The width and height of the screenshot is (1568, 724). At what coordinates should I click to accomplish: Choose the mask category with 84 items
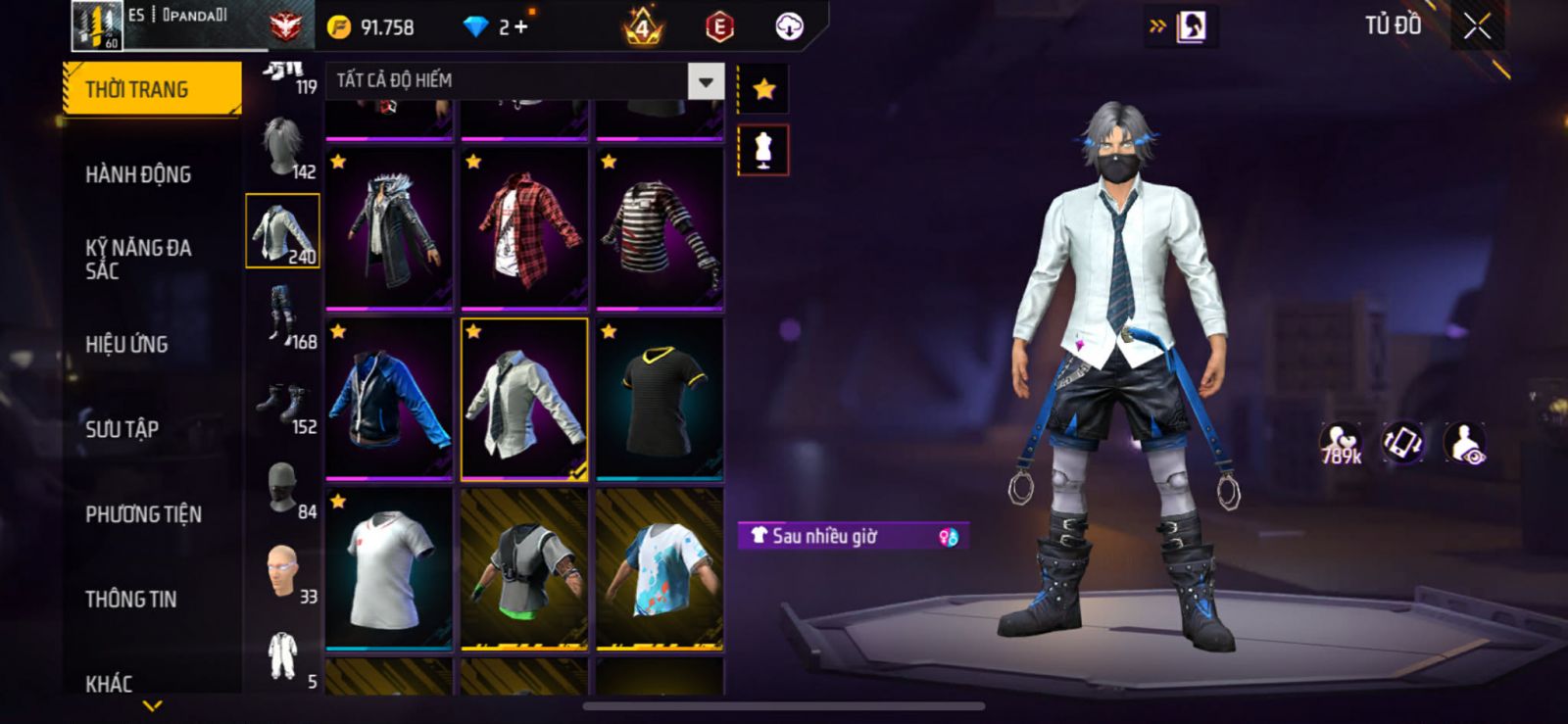[283, 490]
